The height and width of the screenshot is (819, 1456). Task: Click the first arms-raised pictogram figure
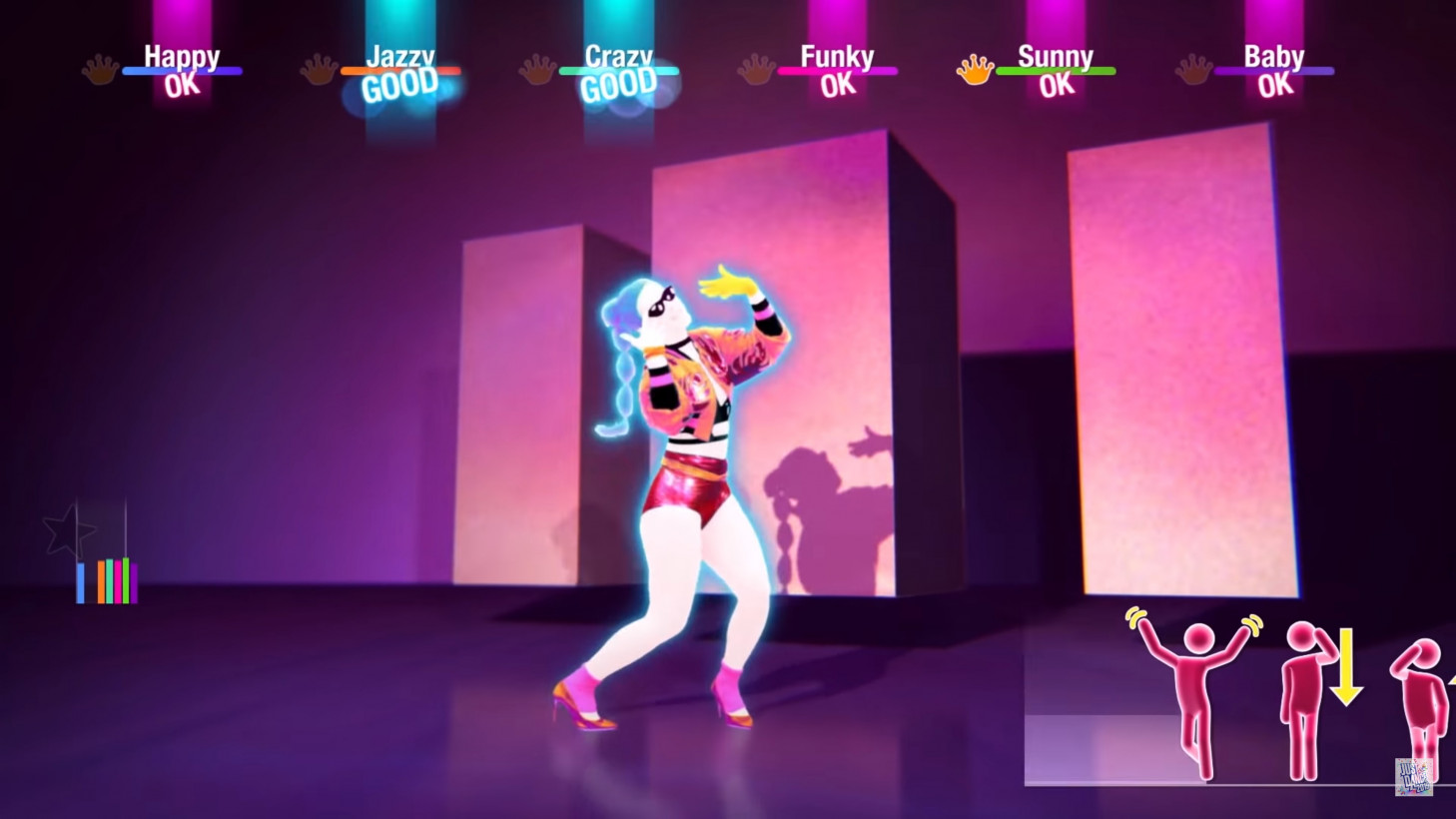[x=1195, y=679]
